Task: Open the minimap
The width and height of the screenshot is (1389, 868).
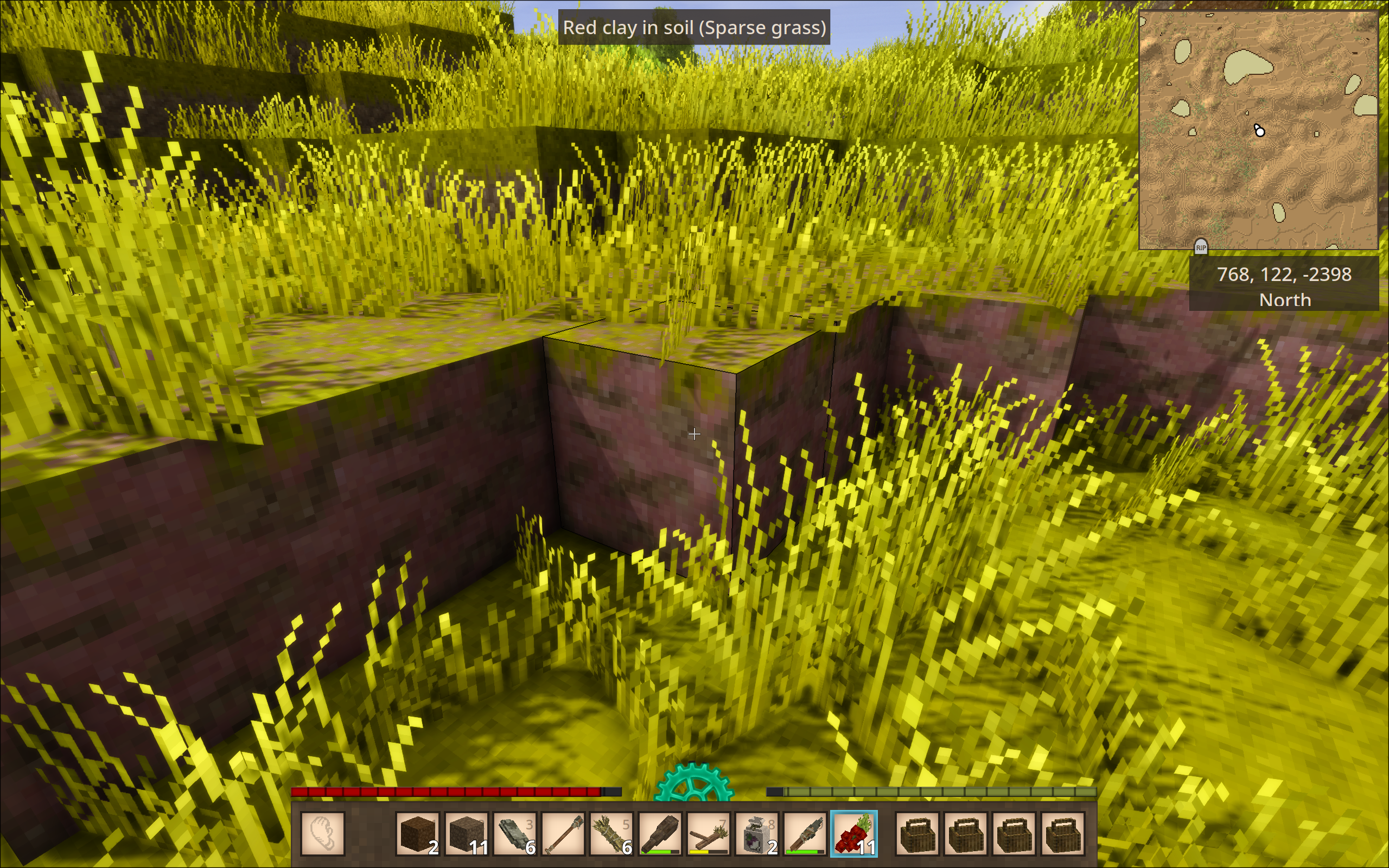Action: tap(1258, 130)
